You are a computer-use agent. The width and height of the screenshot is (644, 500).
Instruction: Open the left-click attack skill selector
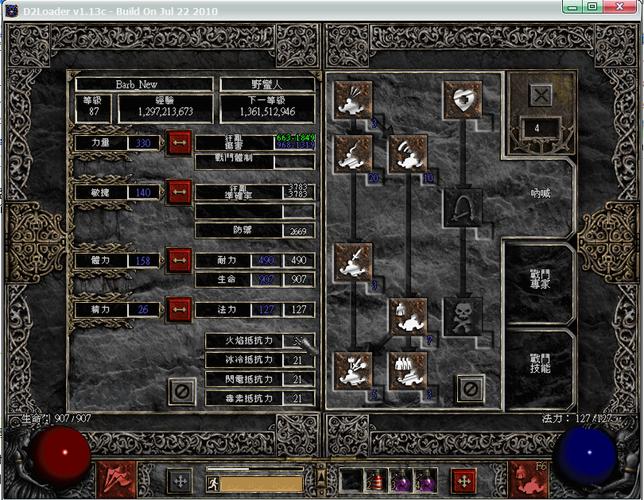pos(114,479)
